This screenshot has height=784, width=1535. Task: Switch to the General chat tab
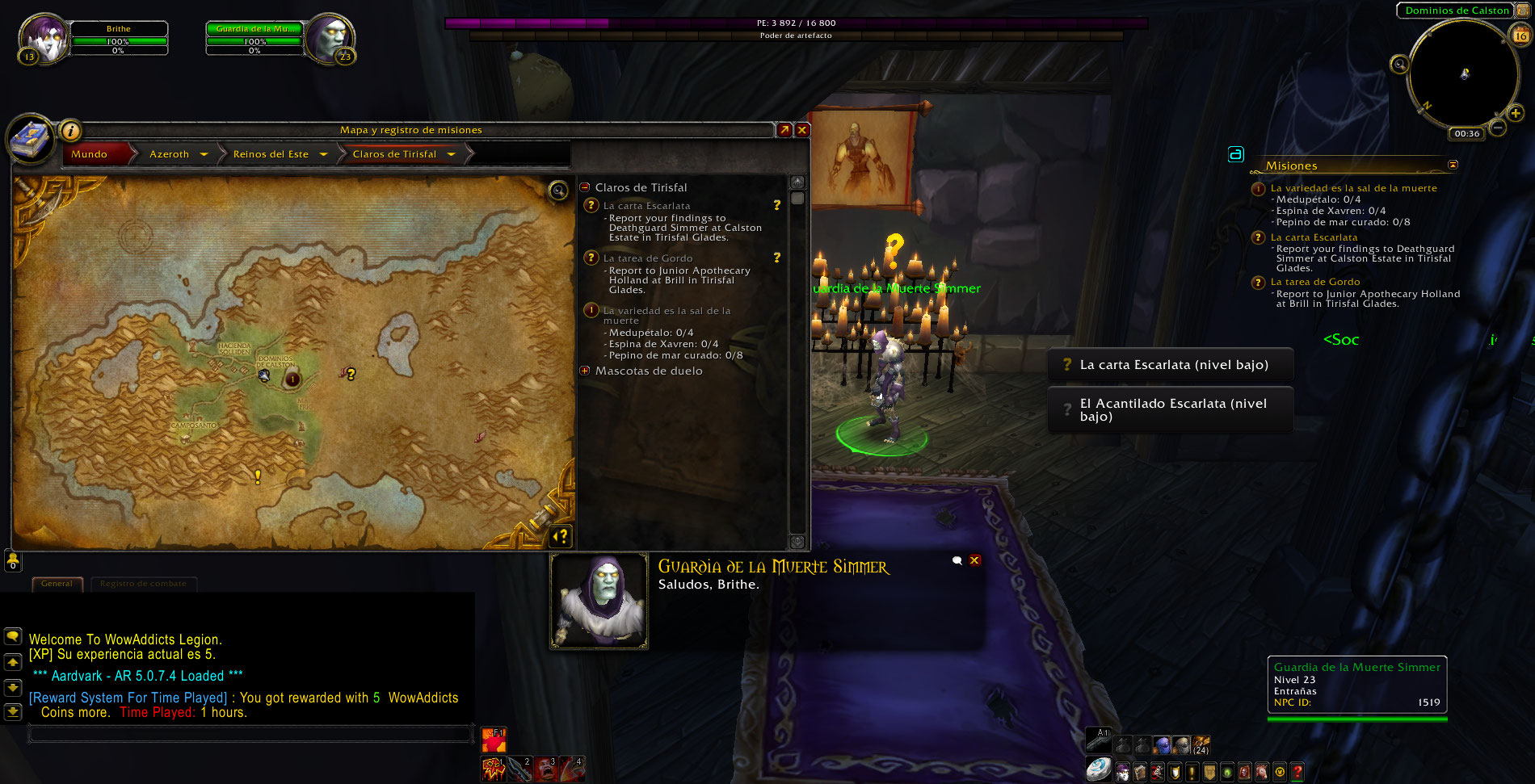(x=57, y=584)
